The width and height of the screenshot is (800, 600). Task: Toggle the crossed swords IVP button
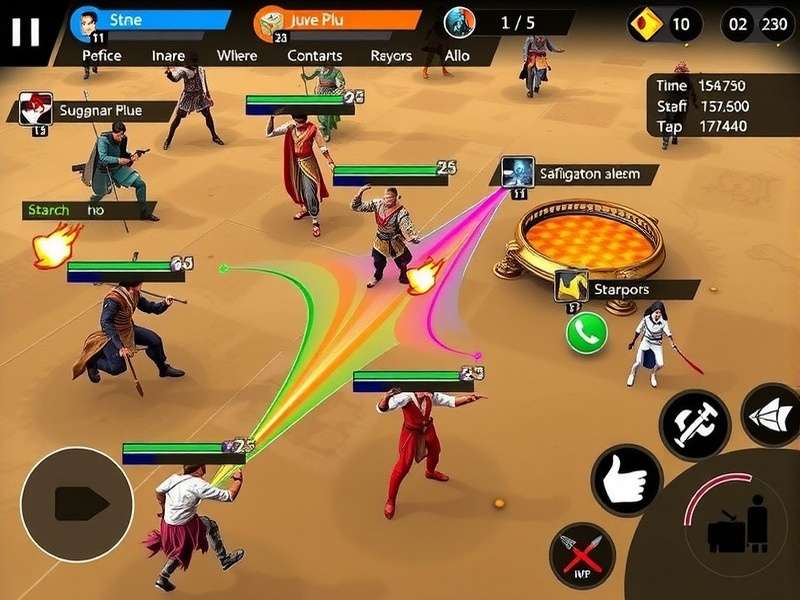point(582,555)
